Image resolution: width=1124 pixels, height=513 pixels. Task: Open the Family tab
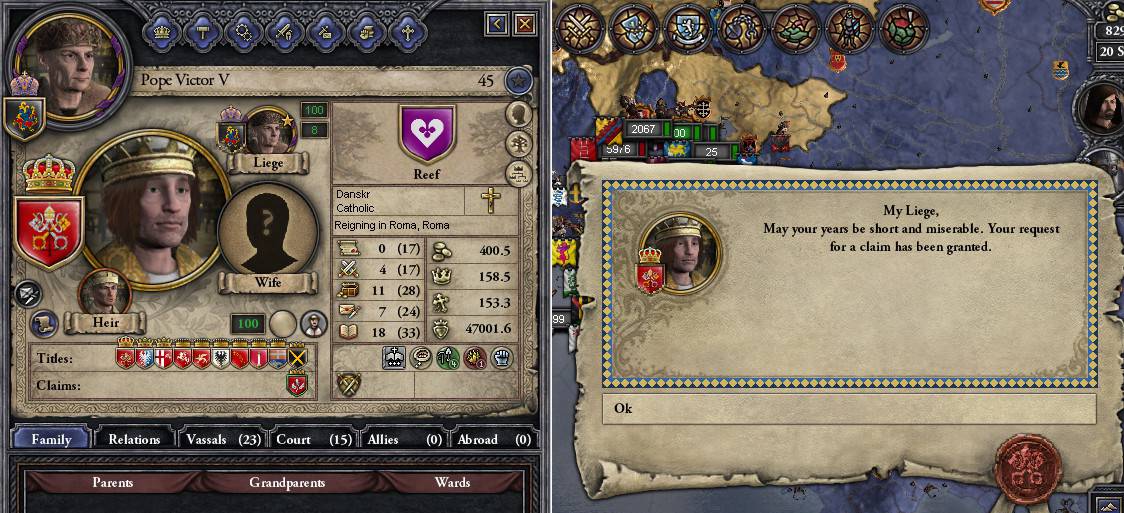pos(51,439)
